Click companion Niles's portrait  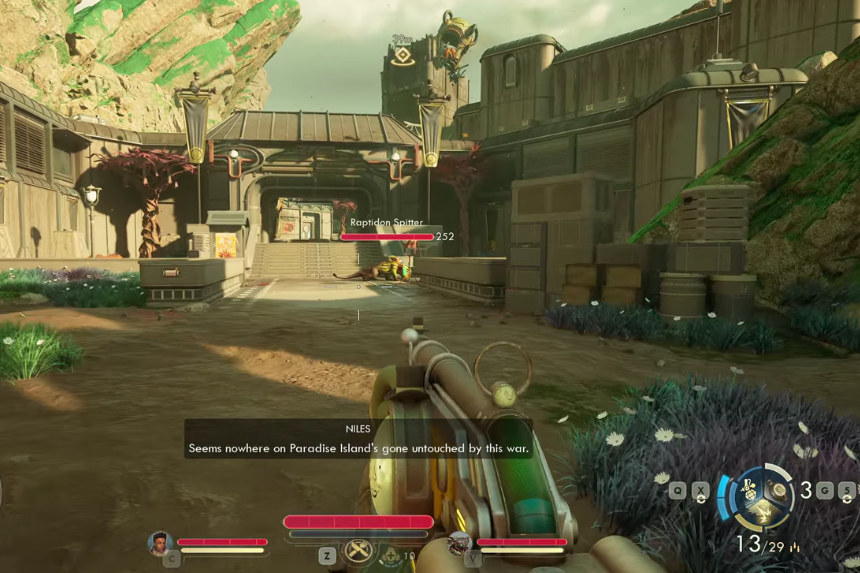(159, 542)
